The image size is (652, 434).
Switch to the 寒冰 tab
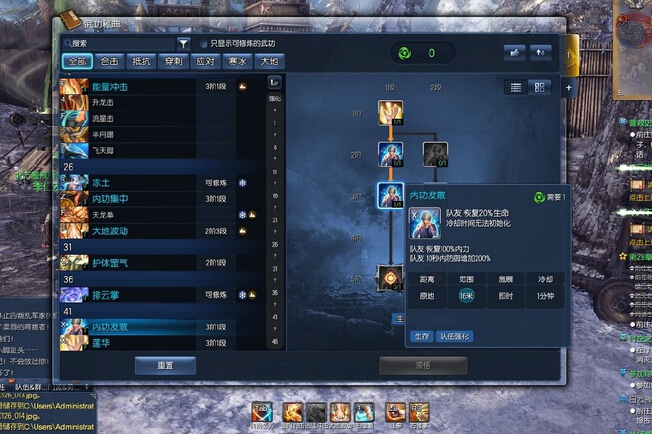[237, 61]
